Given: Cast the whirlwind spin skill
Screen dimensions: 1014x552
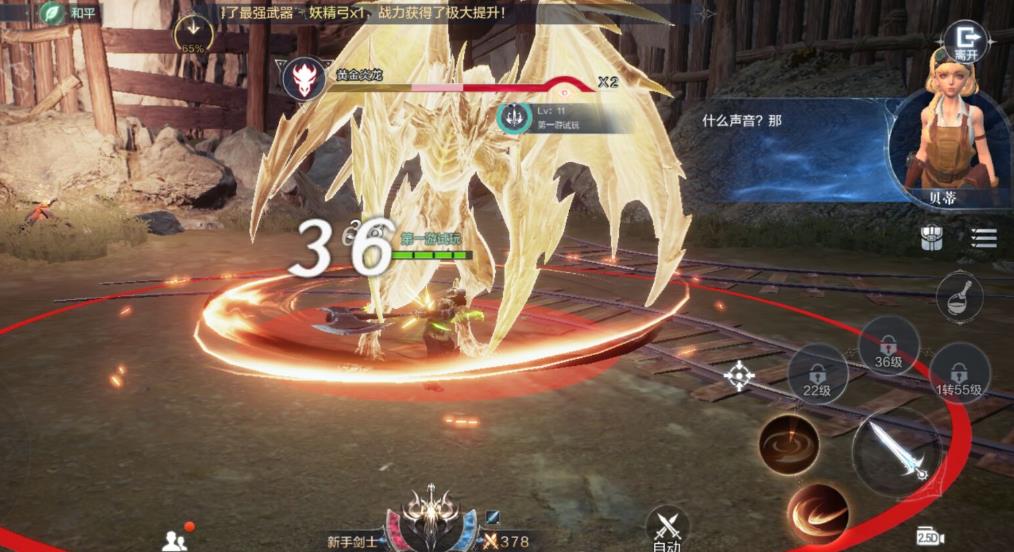Looking at the screenshot, I should tap(789, 443).
